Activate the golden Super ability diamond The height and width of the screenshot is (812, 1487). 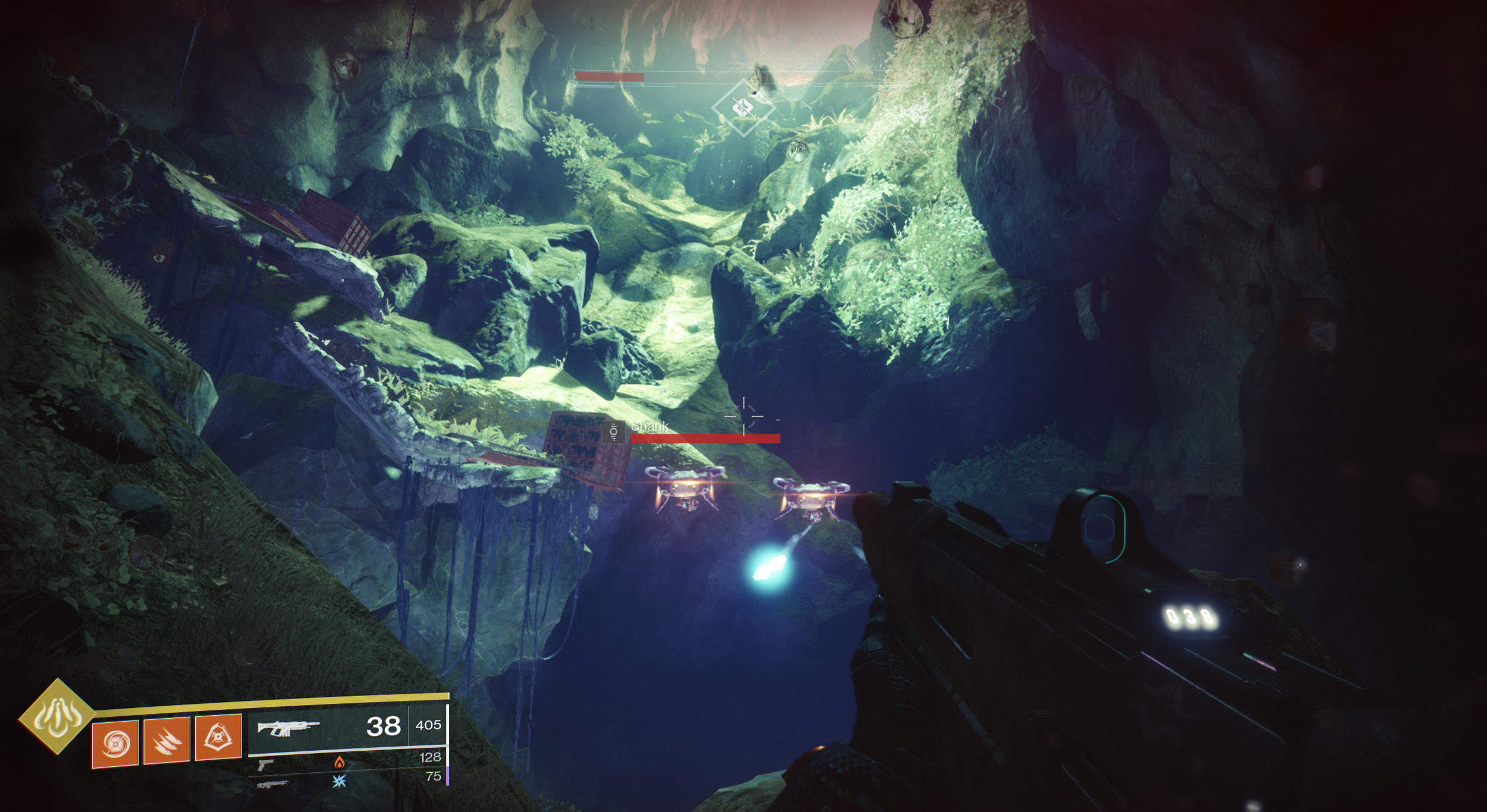[x=57, y=716]
